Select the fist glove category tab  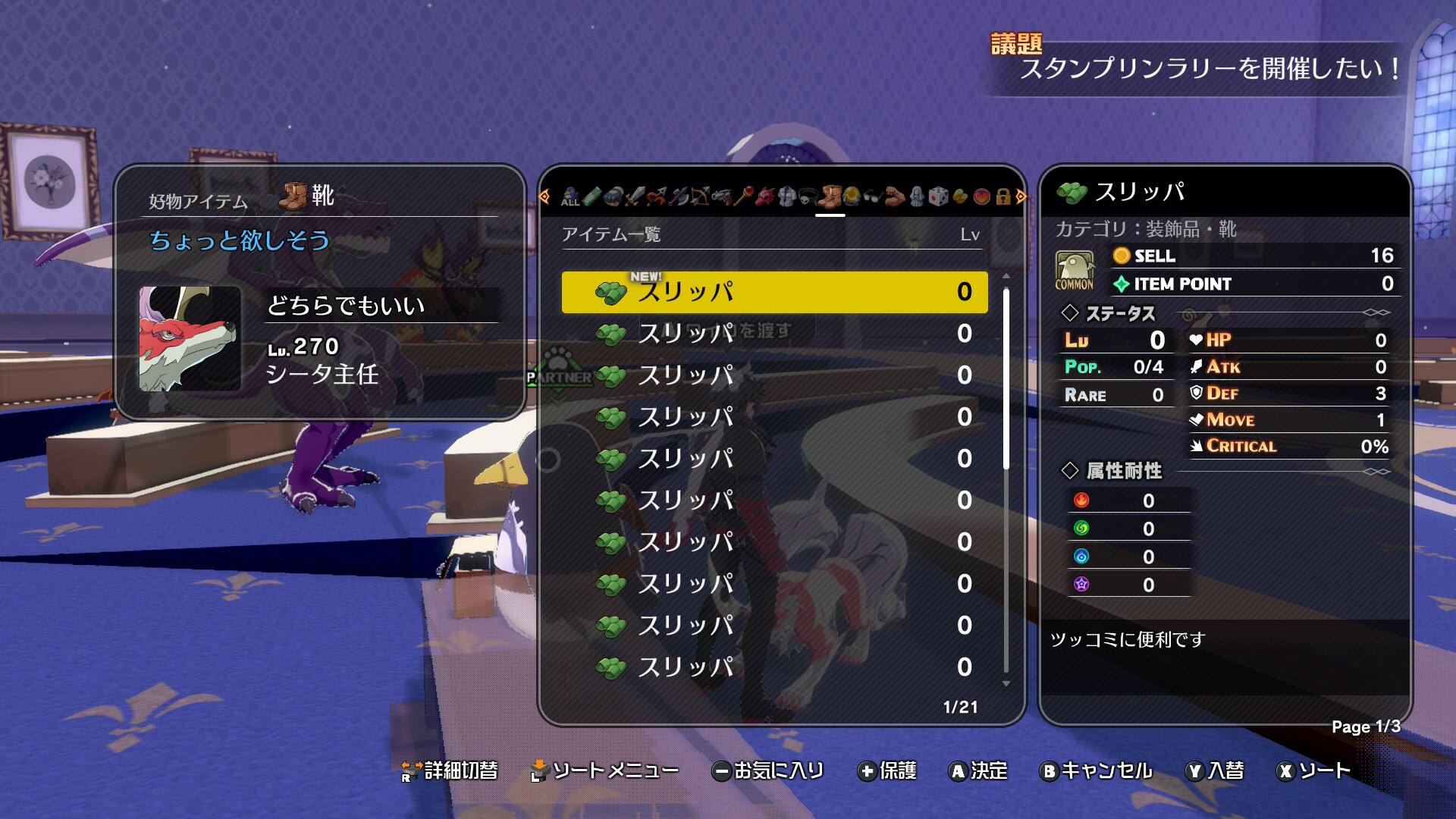point(613,197)
